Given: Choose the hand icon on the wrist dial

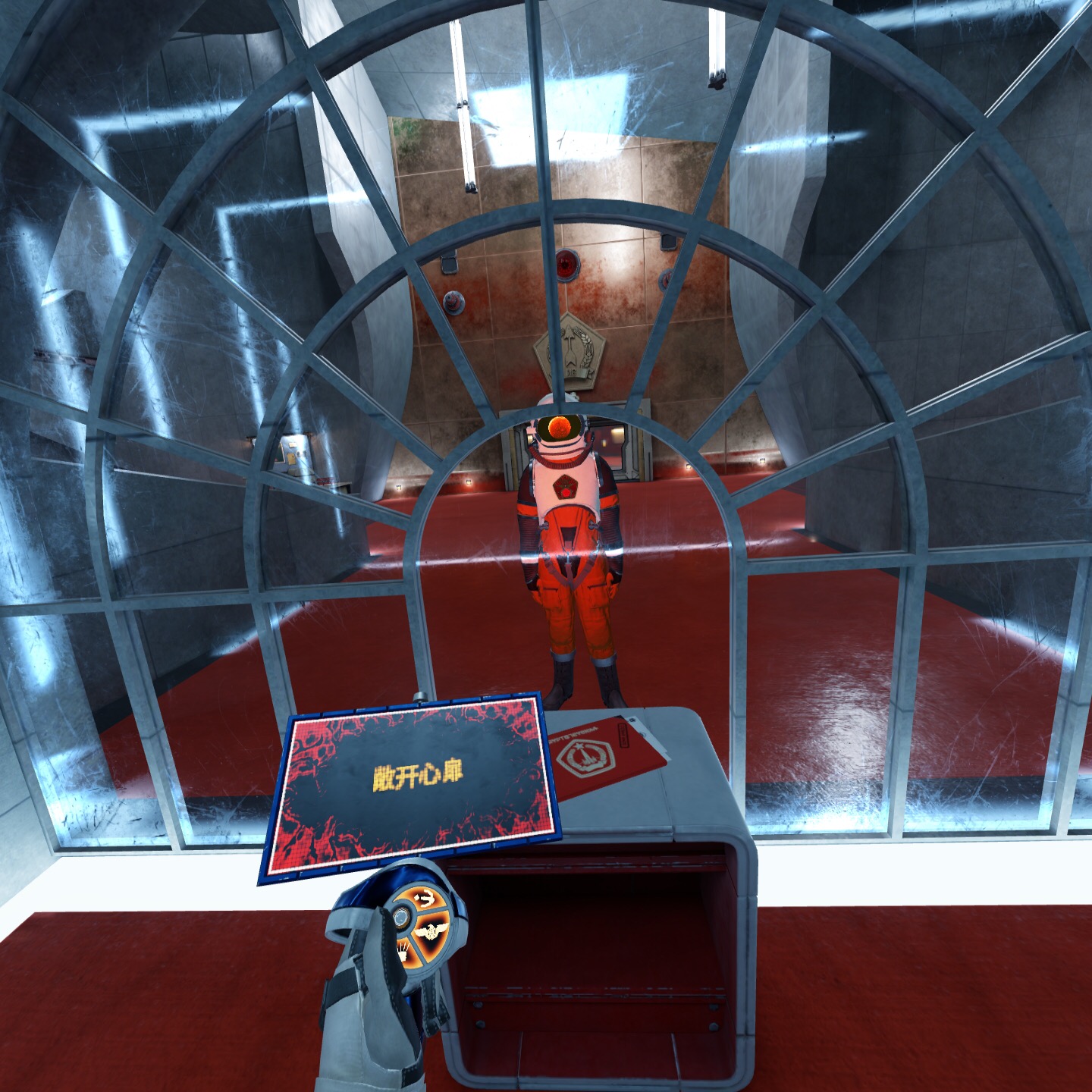Looking at the screenshot, I should click(404, 949).
